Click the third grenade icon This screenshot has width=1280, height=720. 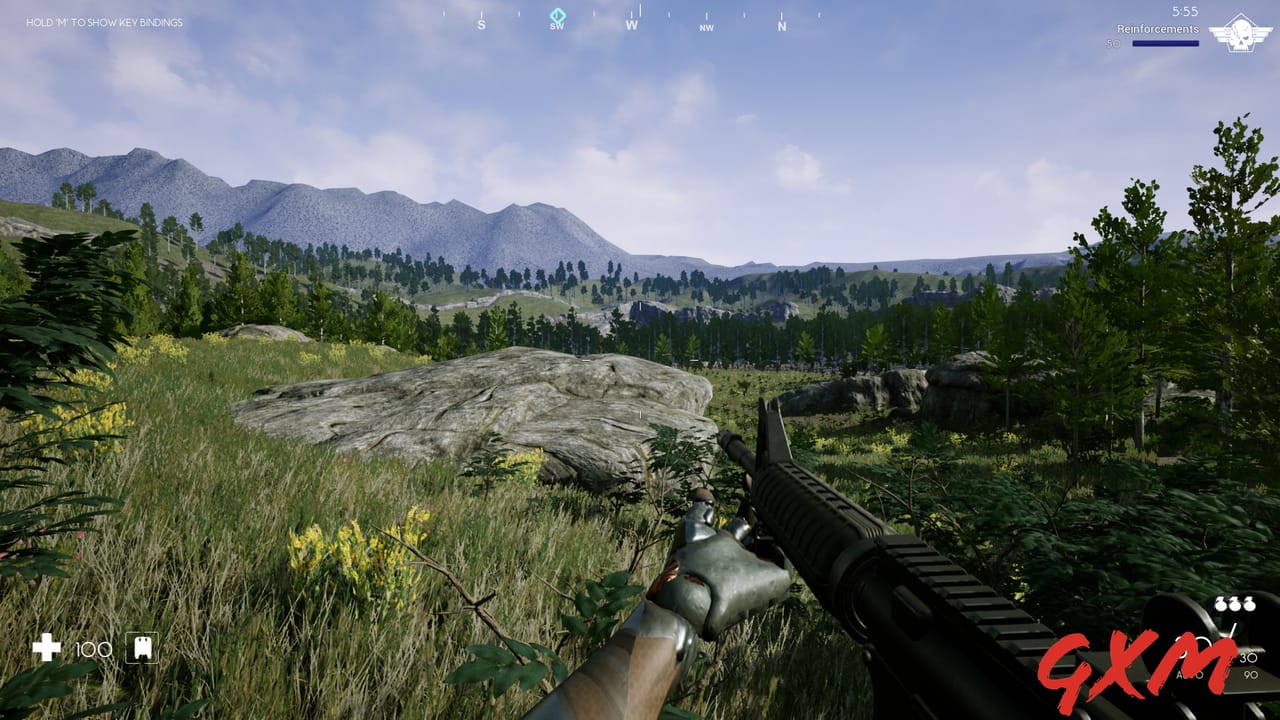click(x=1249, y=604)
